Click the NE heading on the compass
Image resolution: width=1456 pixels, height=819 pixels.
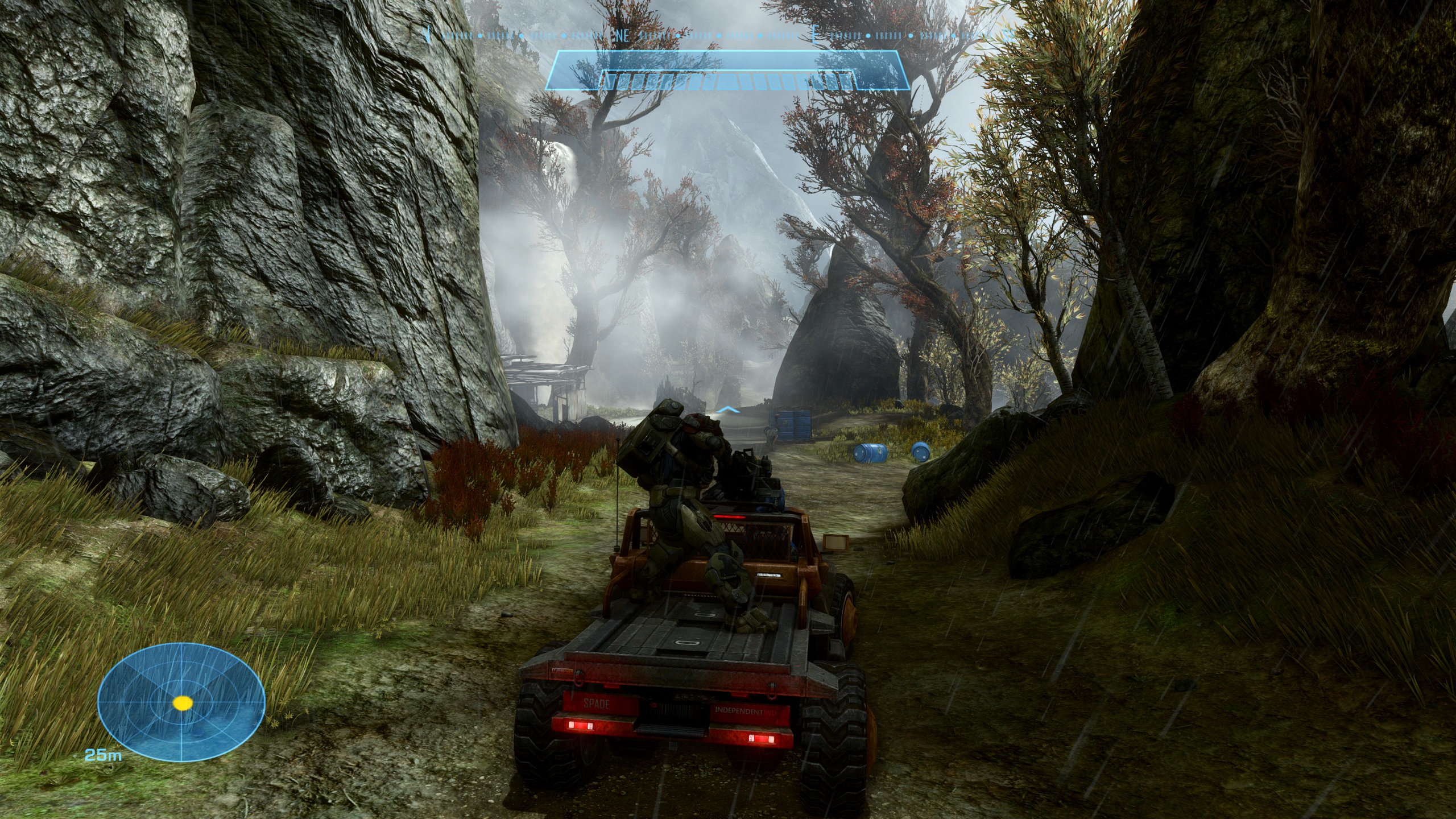[622, 35]
